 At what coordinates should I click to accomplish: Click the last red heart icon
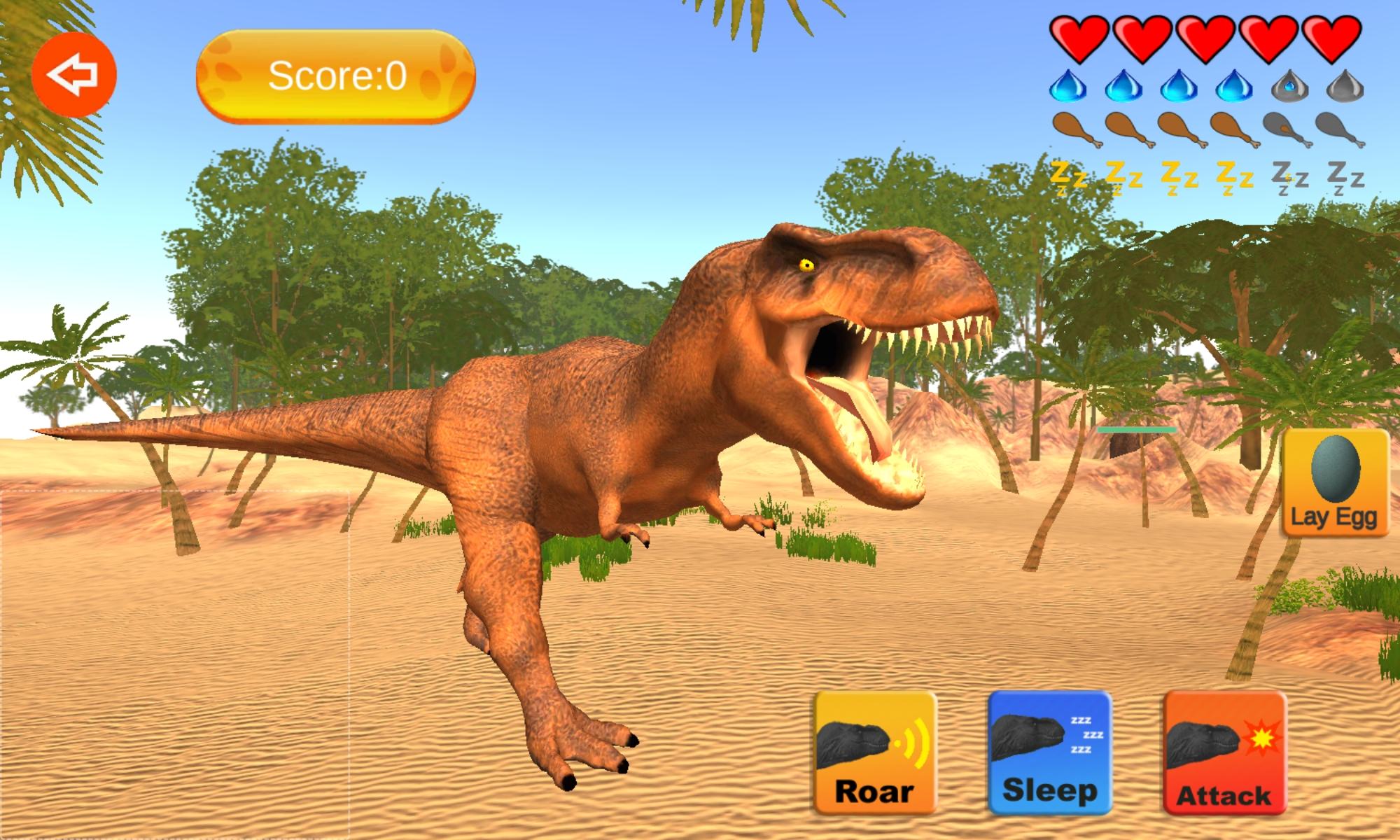(1330, 38)
